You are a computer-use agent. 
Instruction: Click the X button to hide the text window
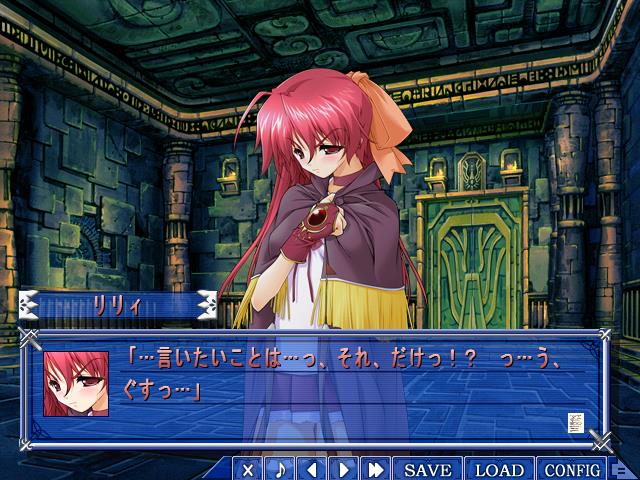(249, 469)
